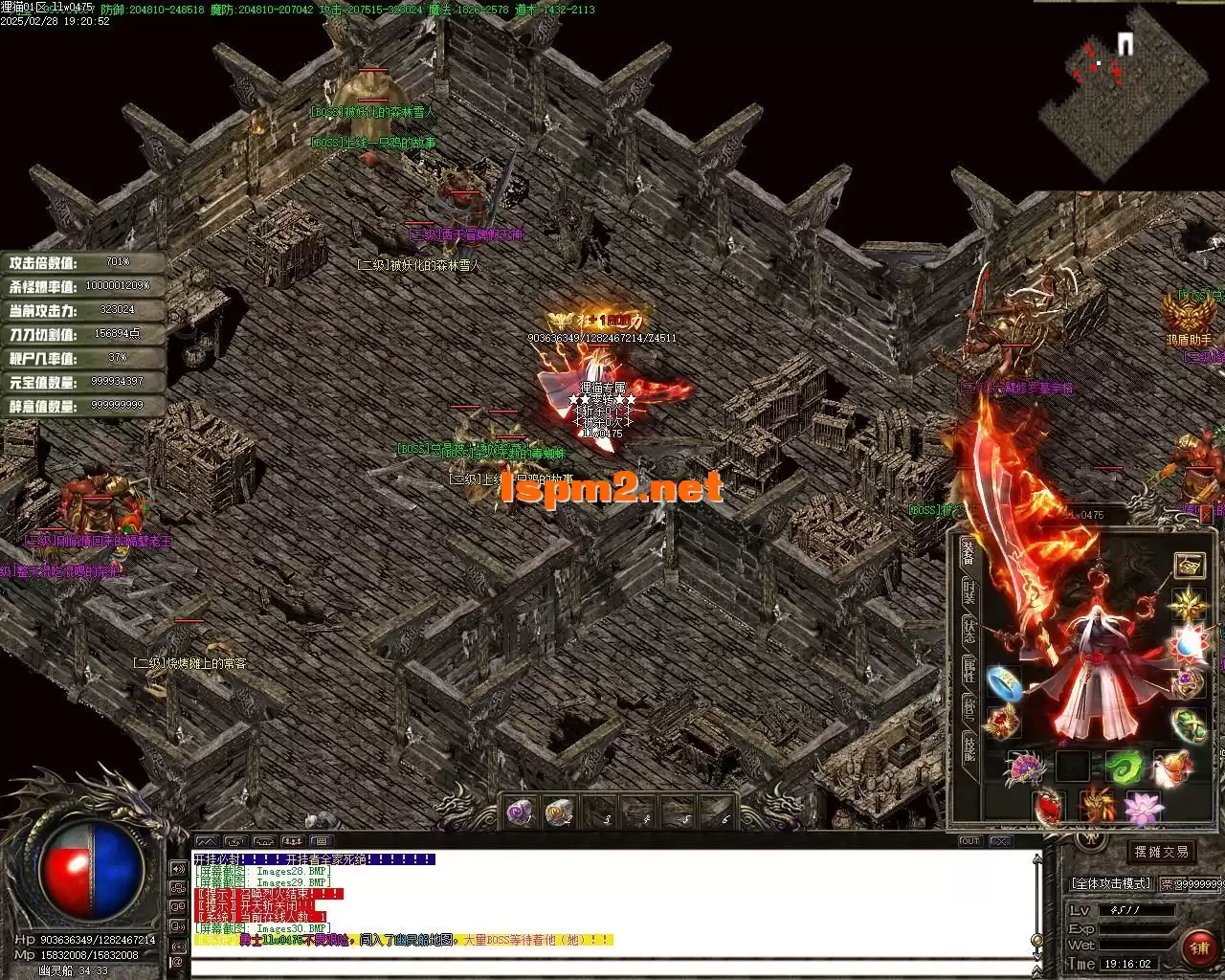This screenshot has width=1225, height=980.
Task: Use the gold scroll in hotbar slot 2
Action: (x=559, y=813)
